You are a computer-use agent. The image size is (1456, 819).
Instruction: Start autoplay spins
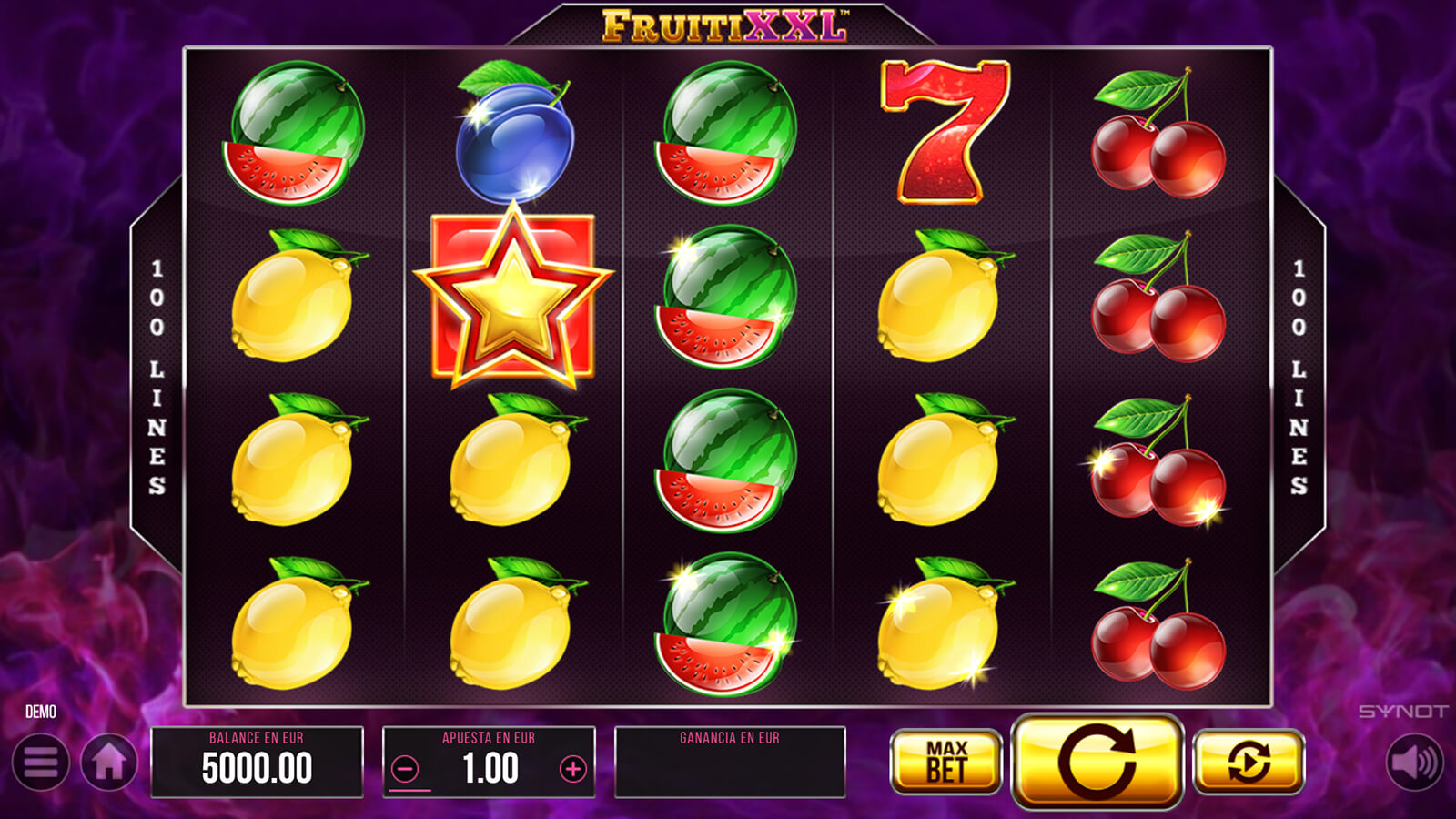1248,762
